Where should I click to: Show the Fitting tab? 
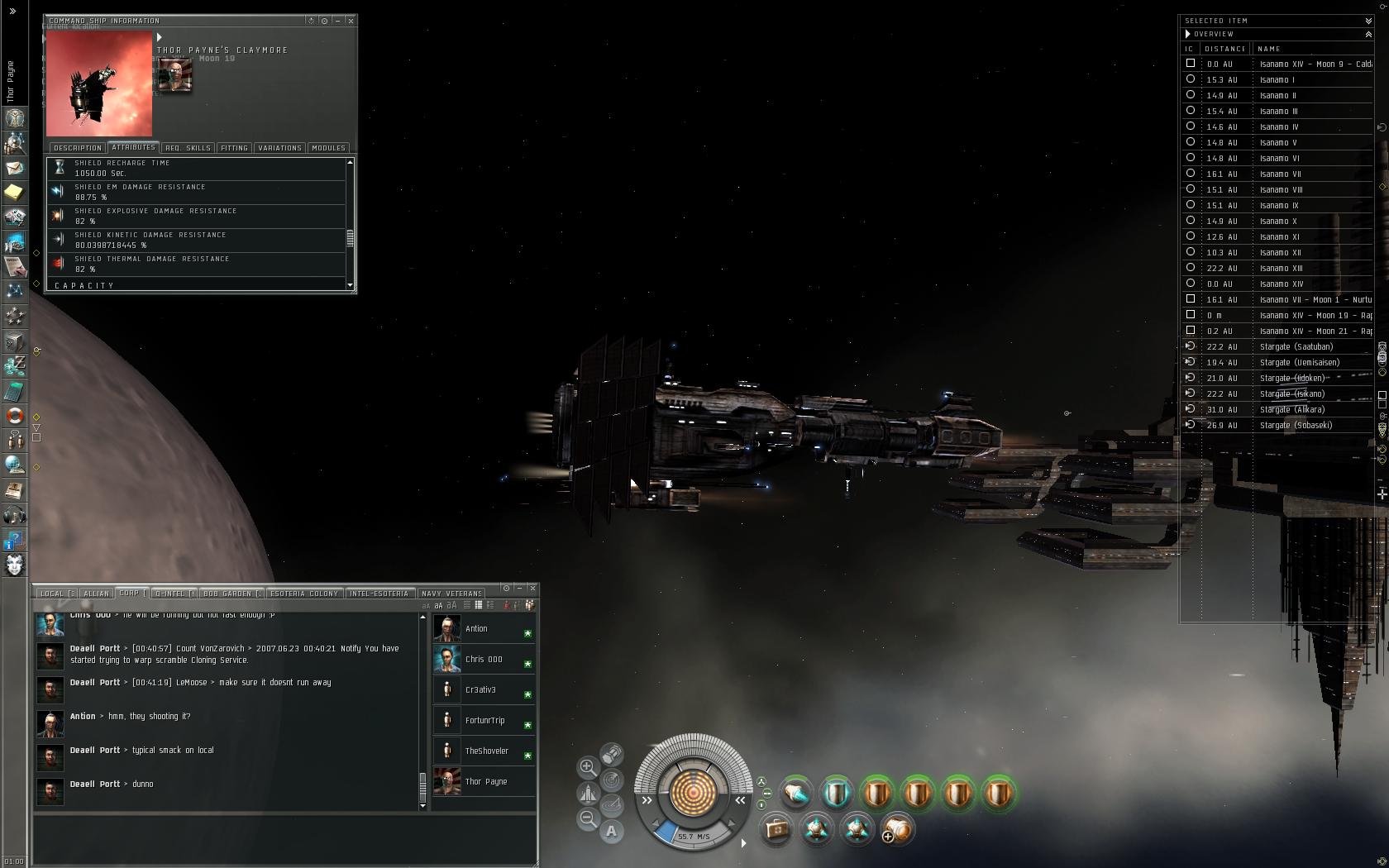234,148
